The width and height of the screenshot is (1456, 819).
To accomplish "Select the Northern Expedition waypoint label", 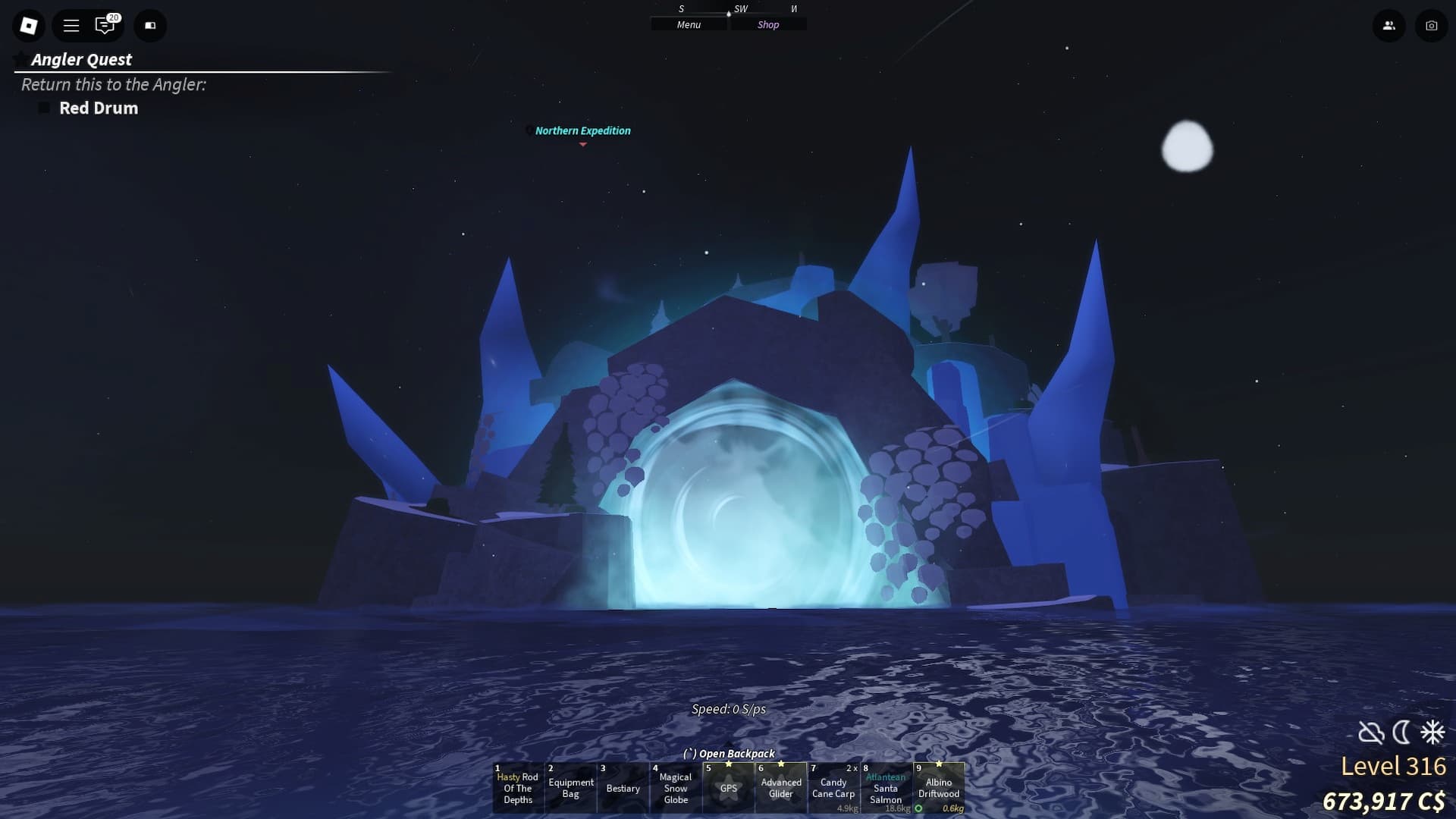I will 582,130.
